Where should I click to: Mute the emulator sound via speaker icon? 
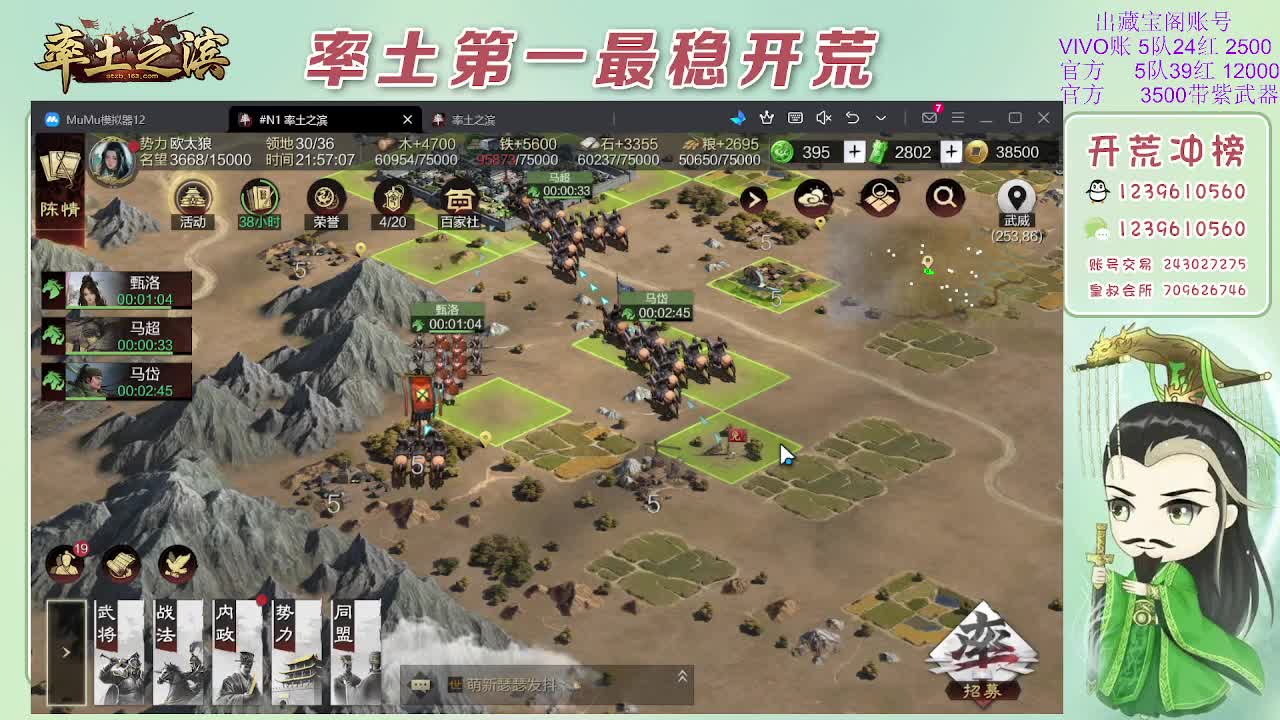823,118
